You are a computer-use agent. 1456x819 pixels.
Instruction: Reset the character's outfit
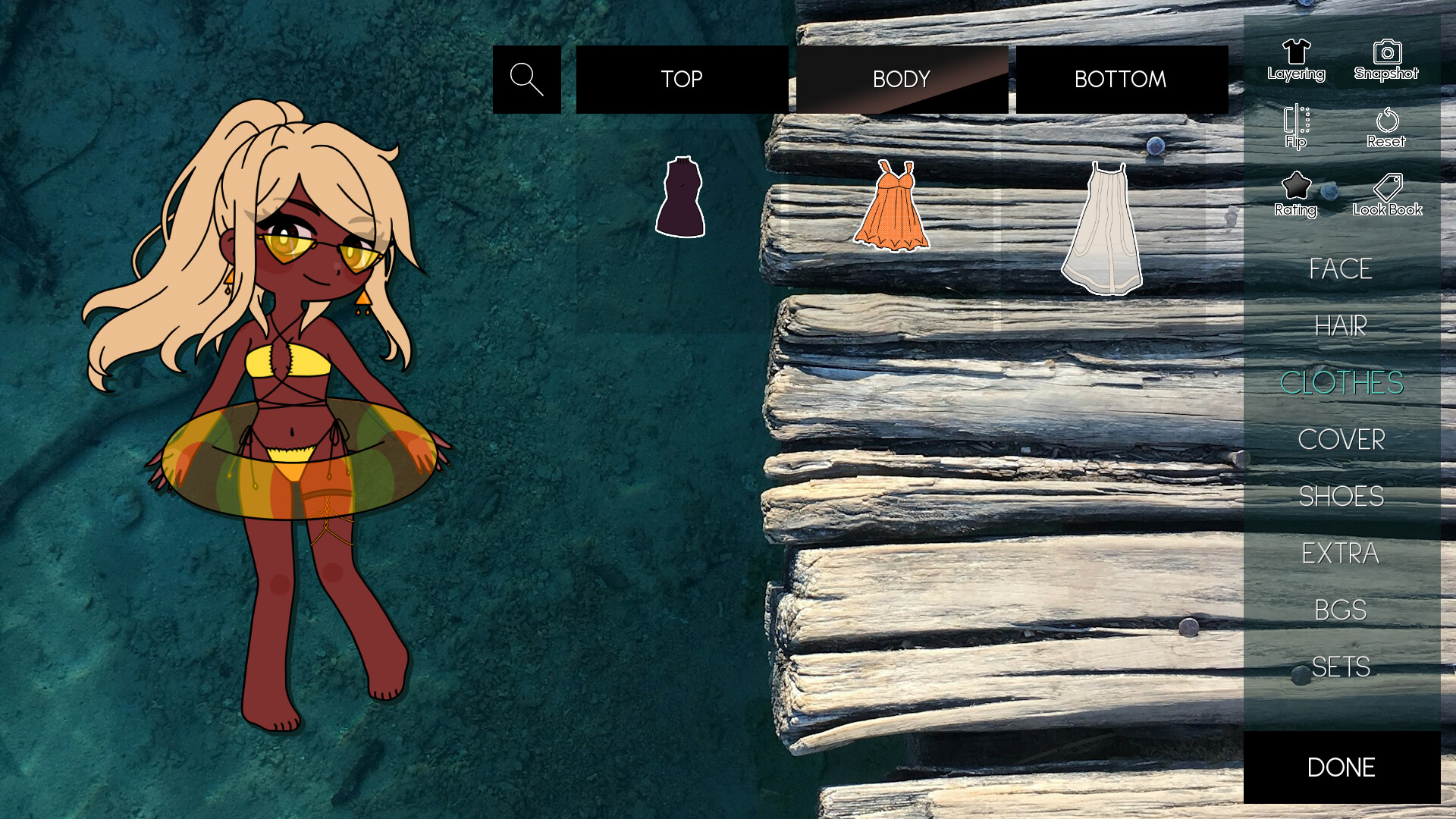[1386, 127]
